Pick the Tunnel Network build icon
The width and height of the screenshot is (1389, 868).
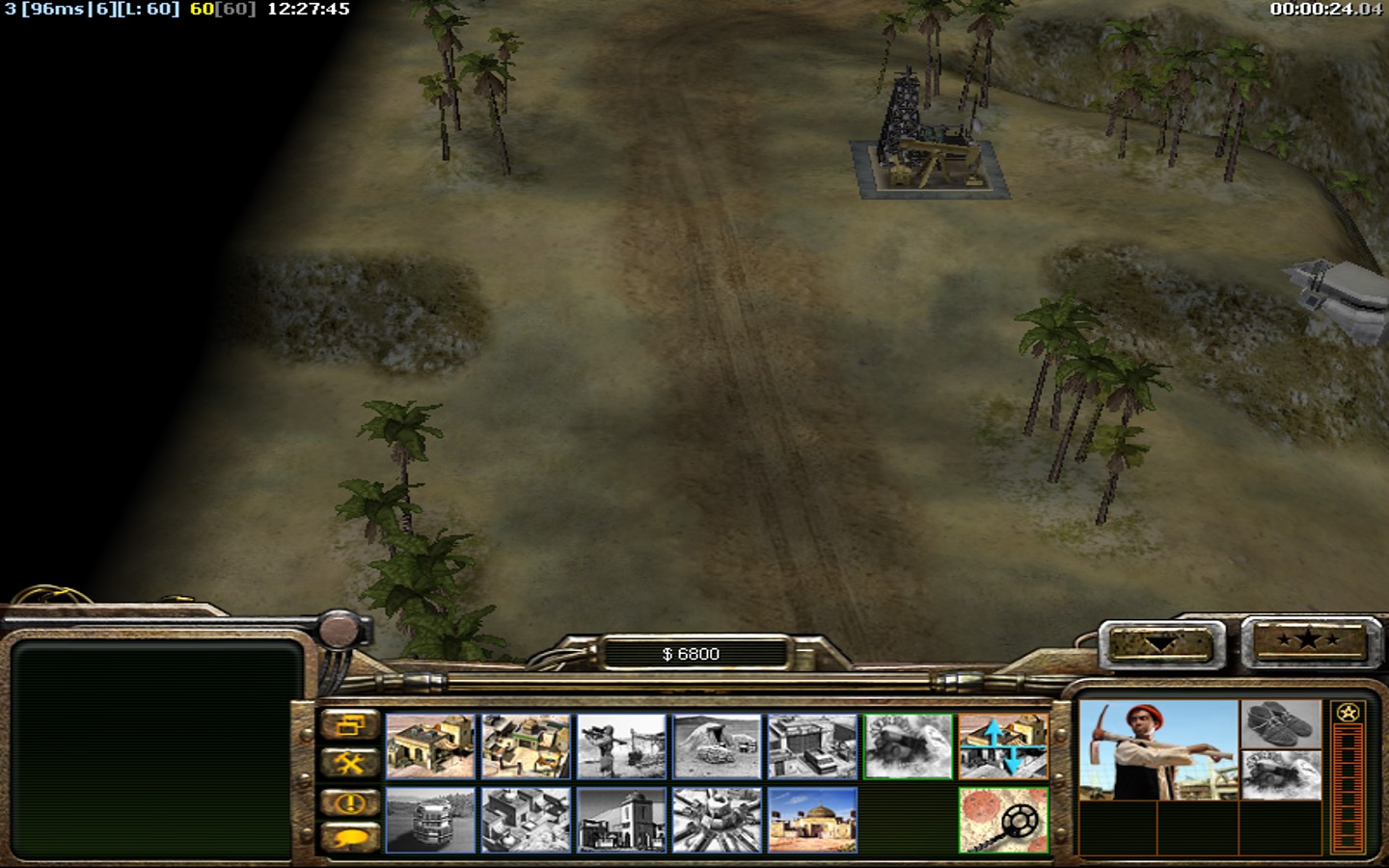click(x=718, y=746)
